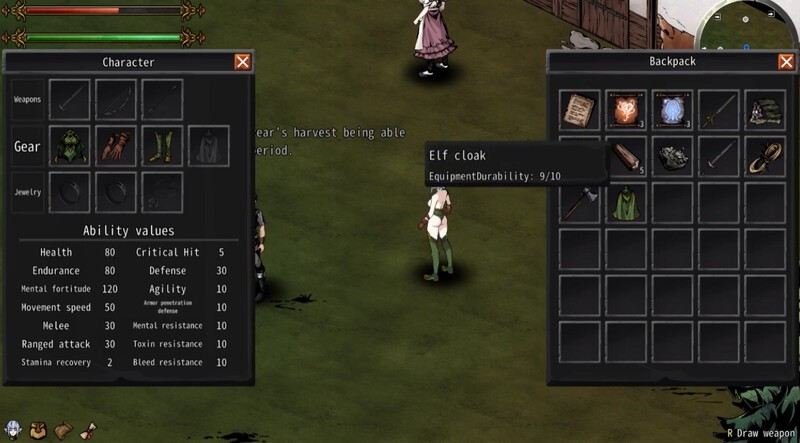Image resolution: width=800 pixels, height=443 pixels.
Task: Open the character portrait icon
Action: coord(13,430)
